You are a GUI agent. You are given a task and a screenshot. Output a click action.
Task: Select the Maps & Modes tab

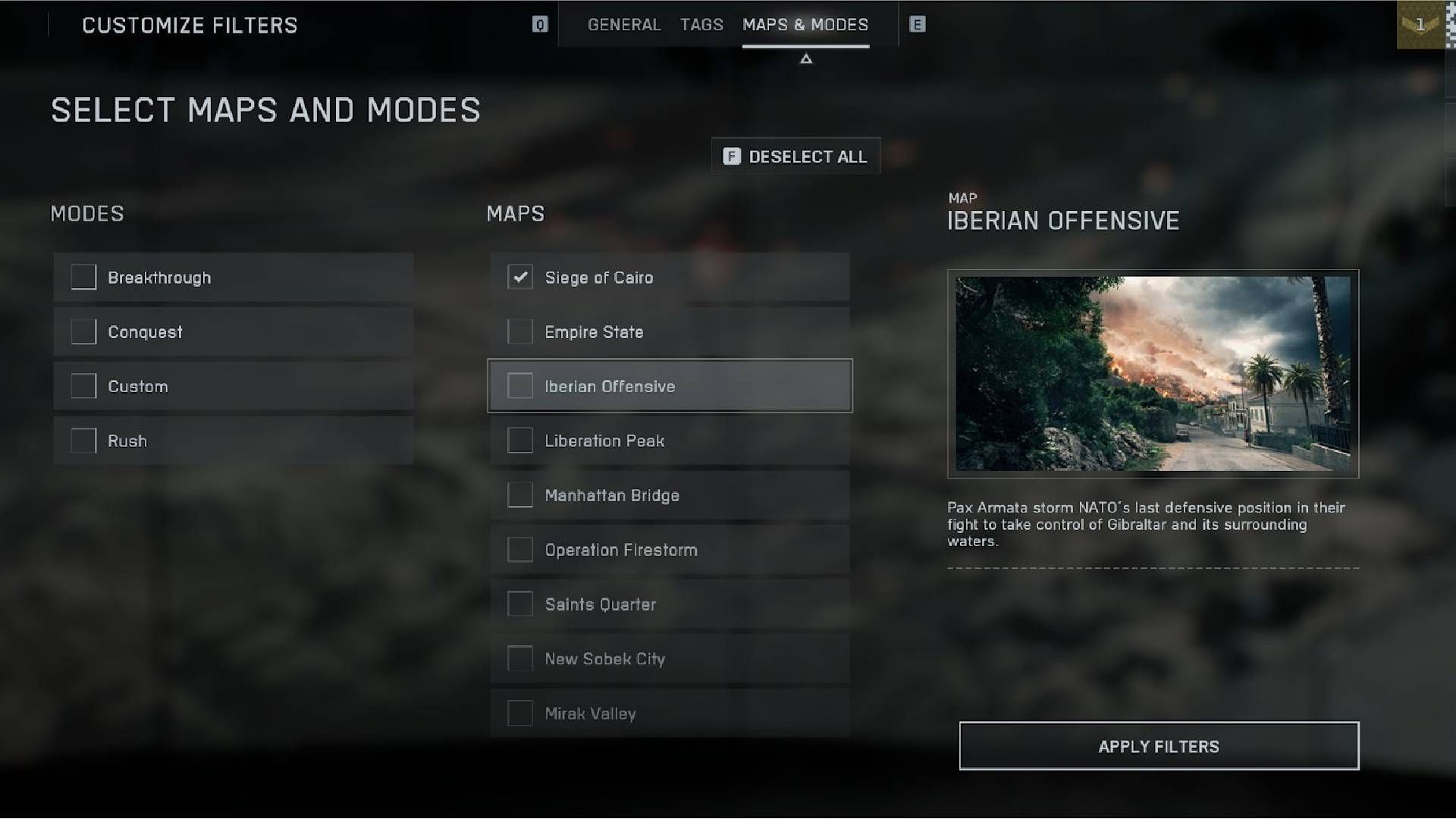(805, 25)
